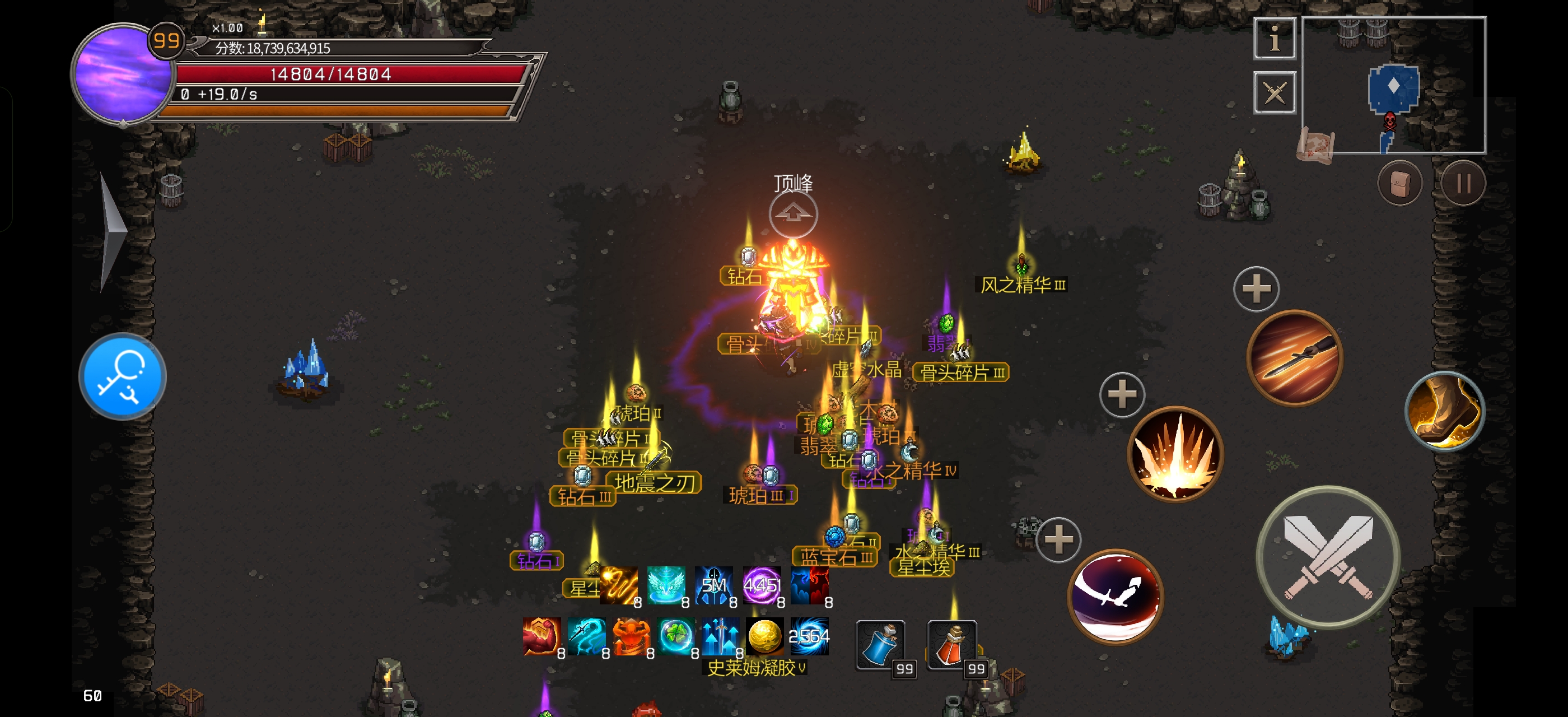The height and width of the screenshot is (717, 1568).
Task: Trigger the dark red crescent slash skill
Action: pos(1115,597)
